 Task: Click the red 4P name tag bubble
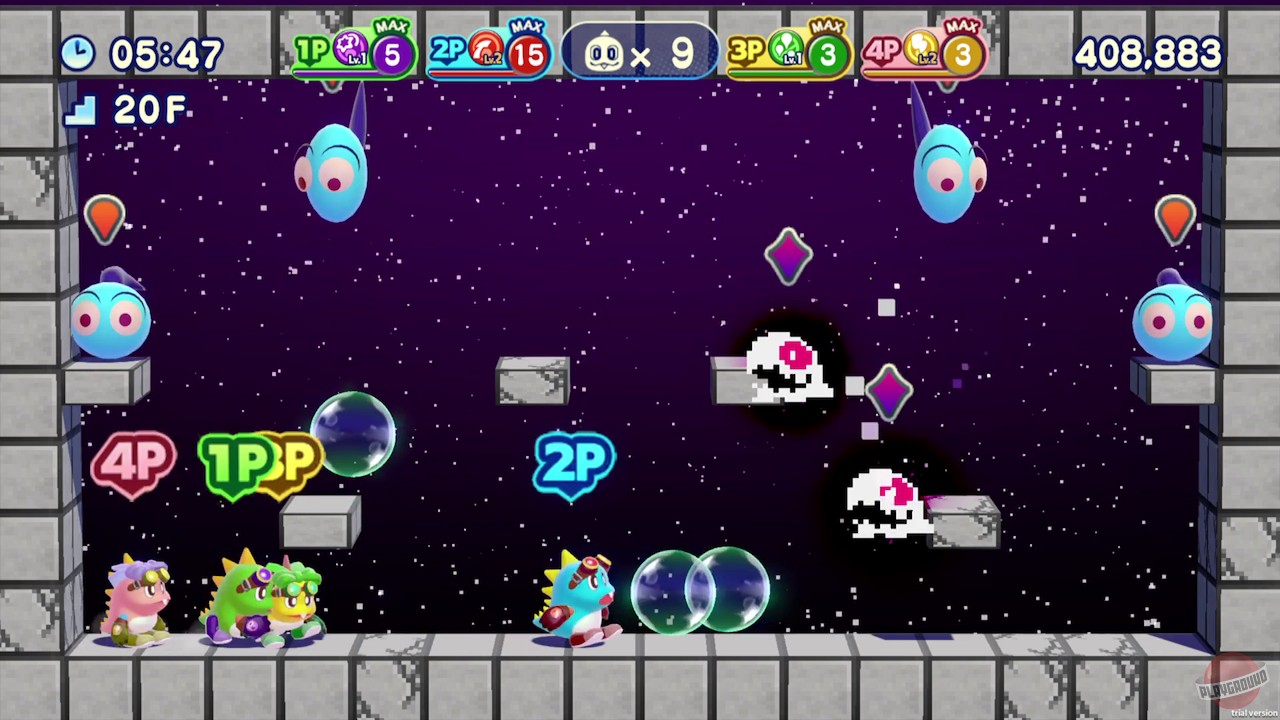(133, 462)
